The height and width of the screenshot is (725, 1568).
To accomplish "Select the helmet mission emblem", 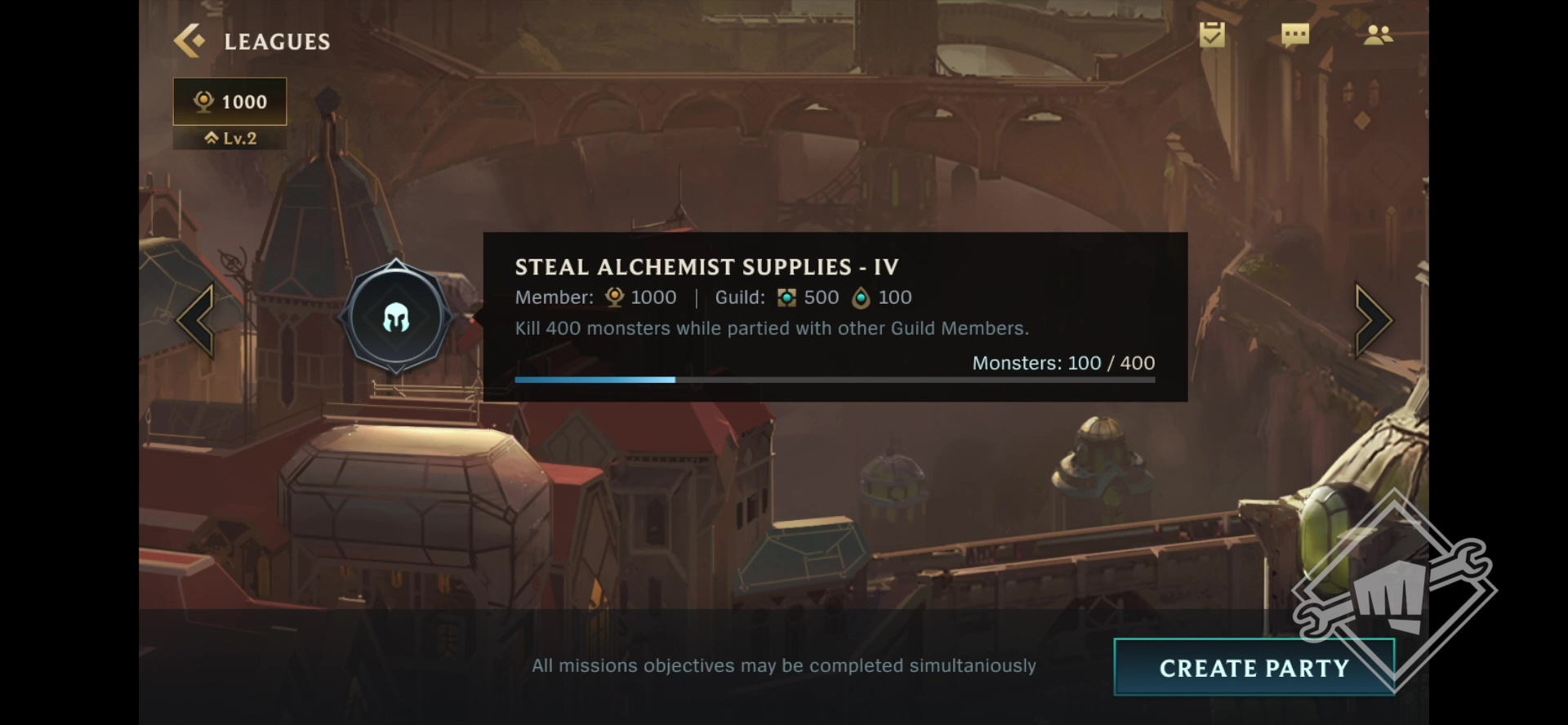I will click(396, 318).
